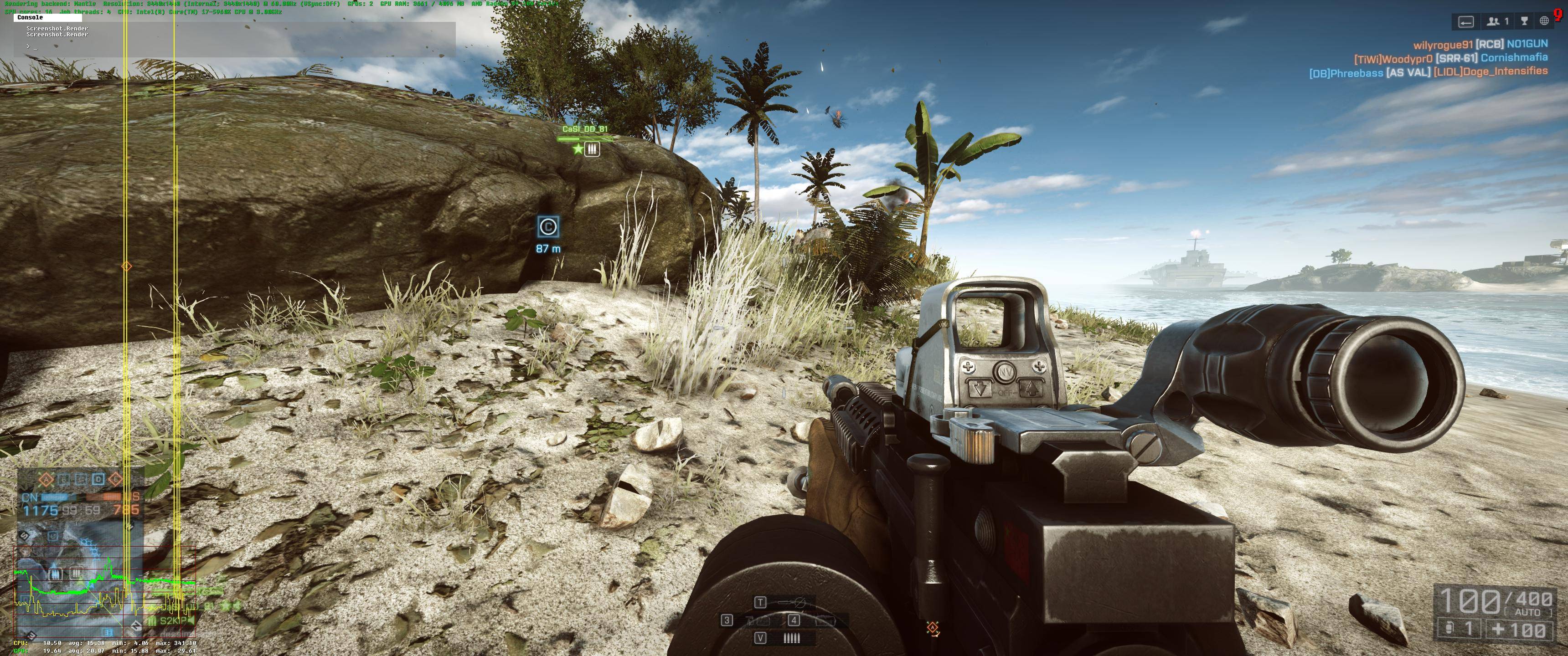Open the trophy icon in top bar

(1524, 22)
